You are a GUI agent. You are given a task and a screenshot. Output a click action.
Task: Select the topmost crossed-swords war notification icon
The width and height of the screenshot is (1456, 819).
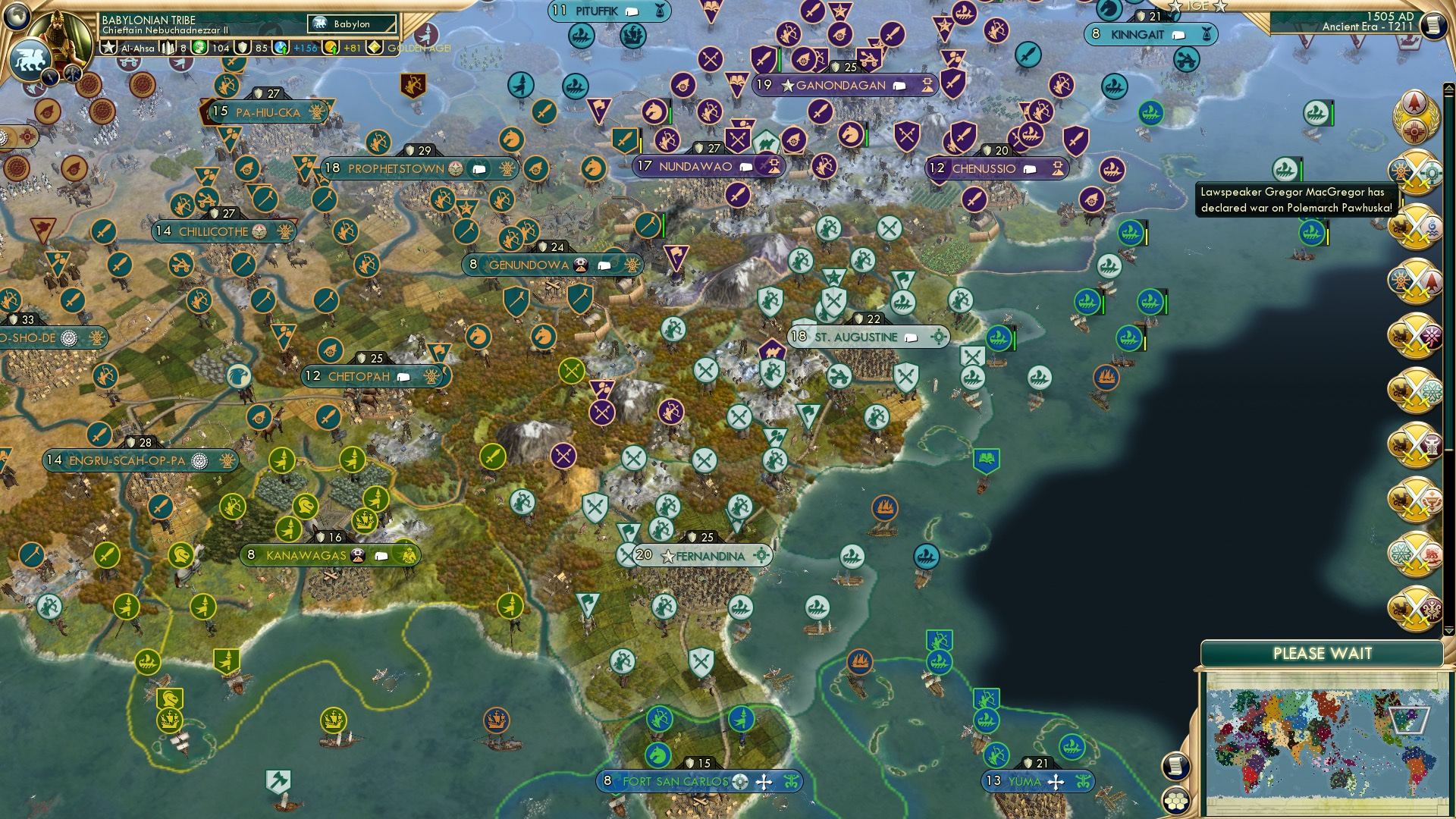1416,172
